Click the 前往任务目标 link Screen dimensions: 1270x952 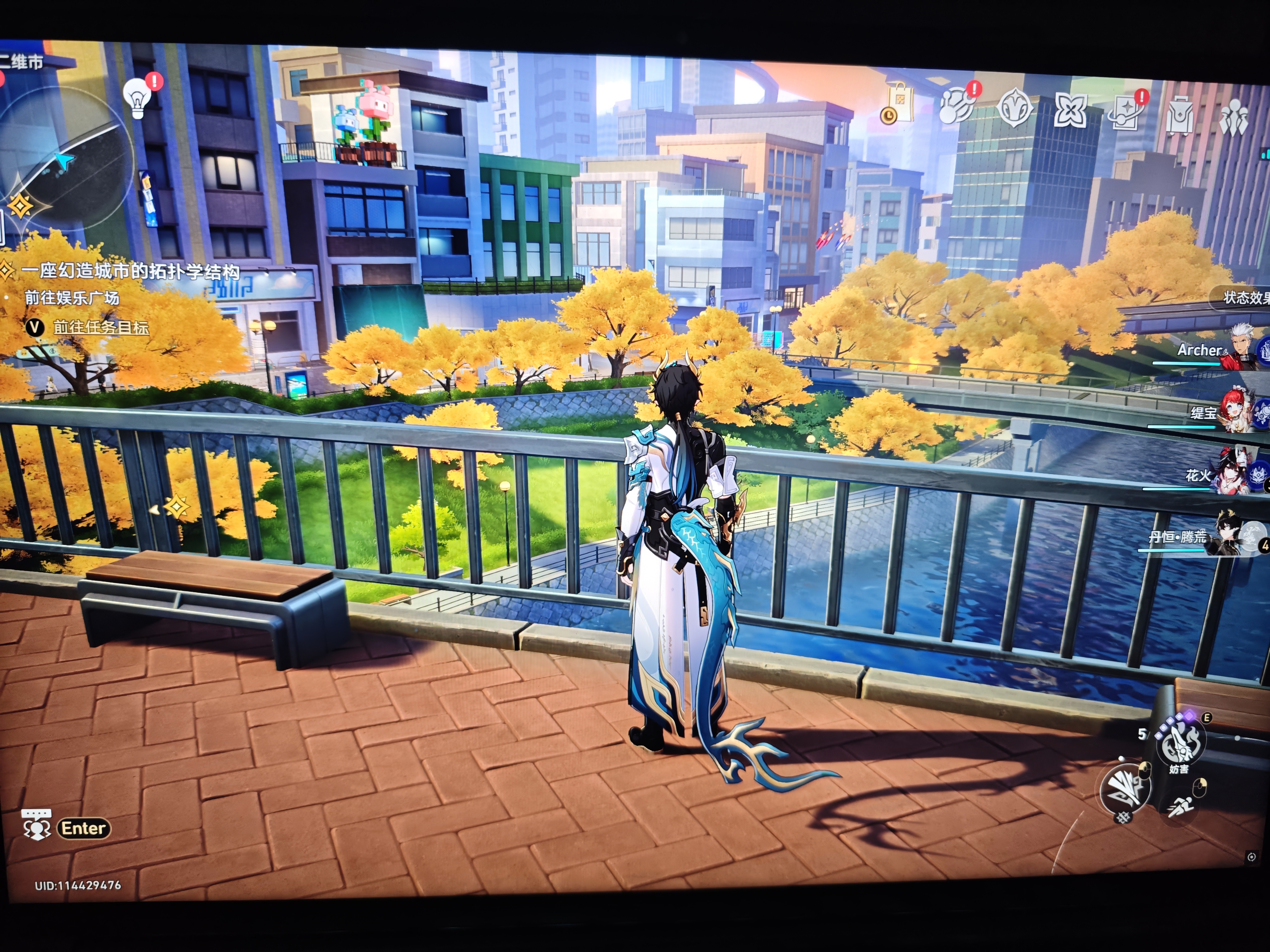pos(101,327)
